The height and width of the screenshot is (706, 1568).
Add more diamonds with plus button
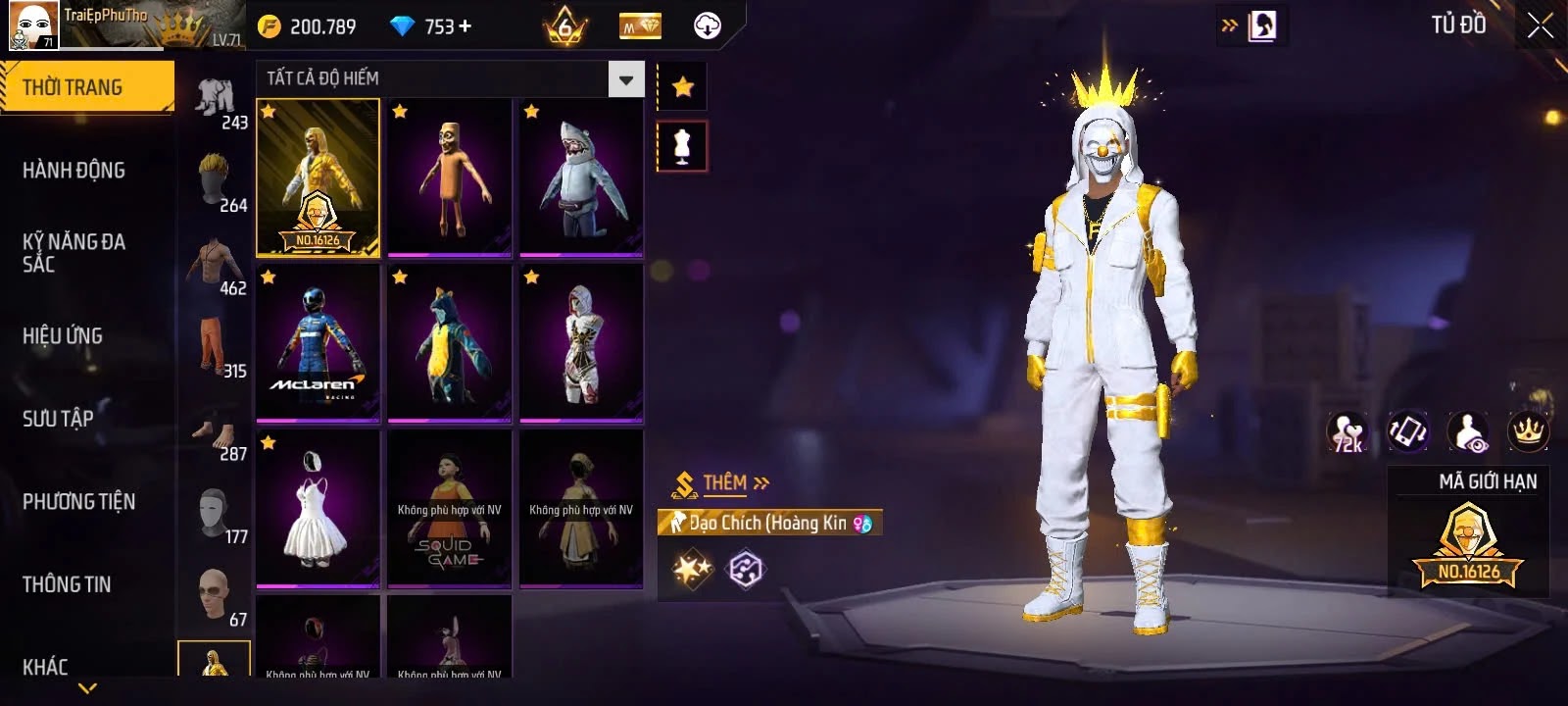tap(465, 26)
